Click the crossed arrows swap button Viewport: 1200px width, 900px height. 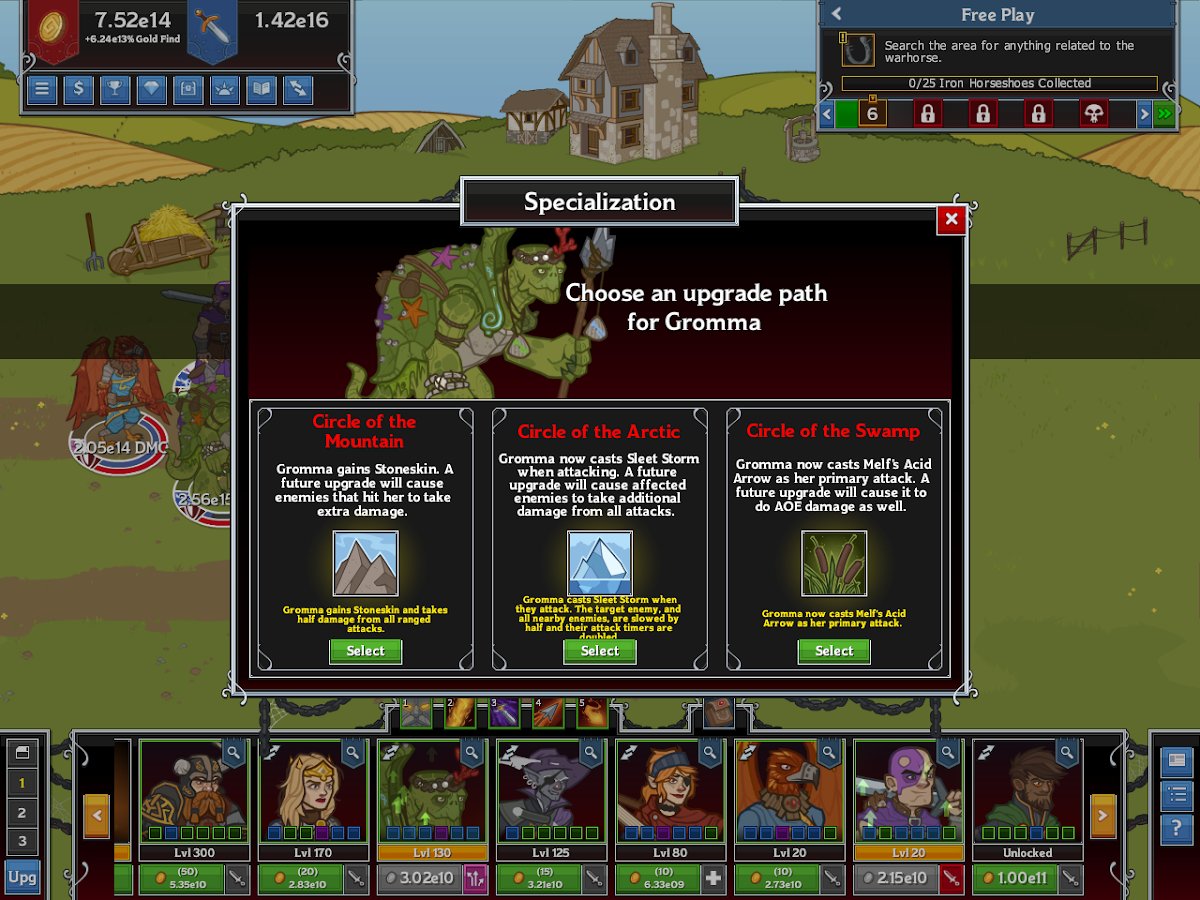click(x=298, y=89)
